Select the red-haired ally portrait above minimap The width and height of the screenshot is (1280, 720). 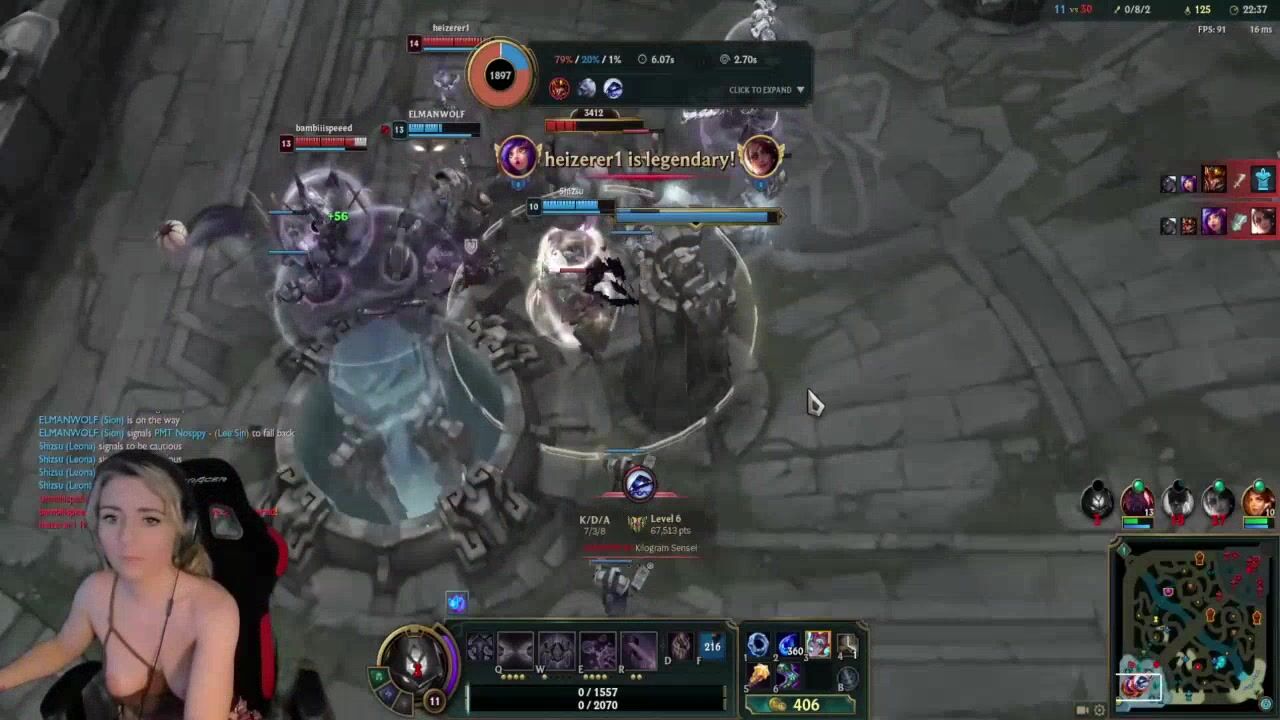coord(1258,501)
